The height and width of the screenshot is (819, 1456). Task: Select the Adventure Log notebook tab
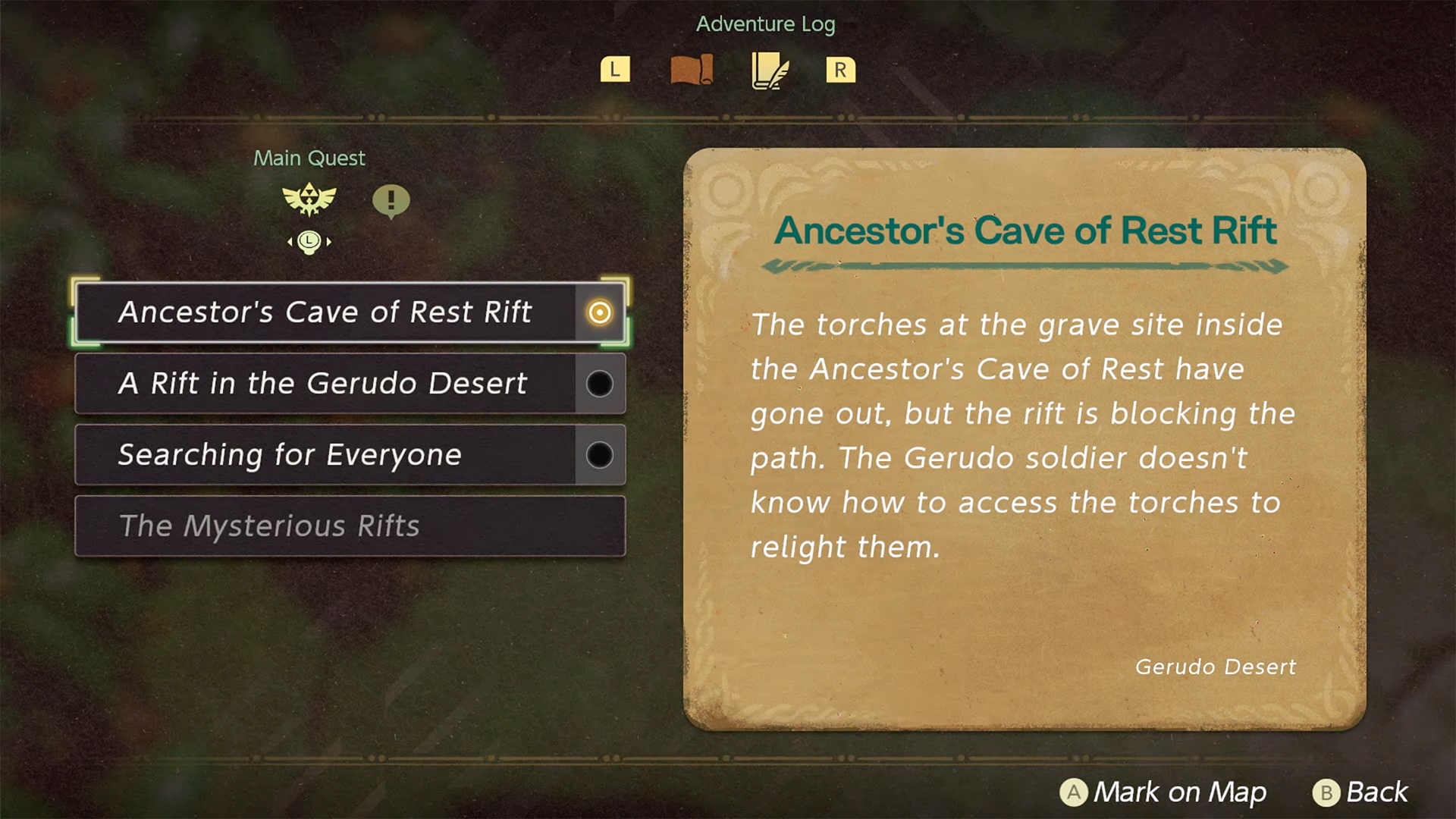click(769, 71)
